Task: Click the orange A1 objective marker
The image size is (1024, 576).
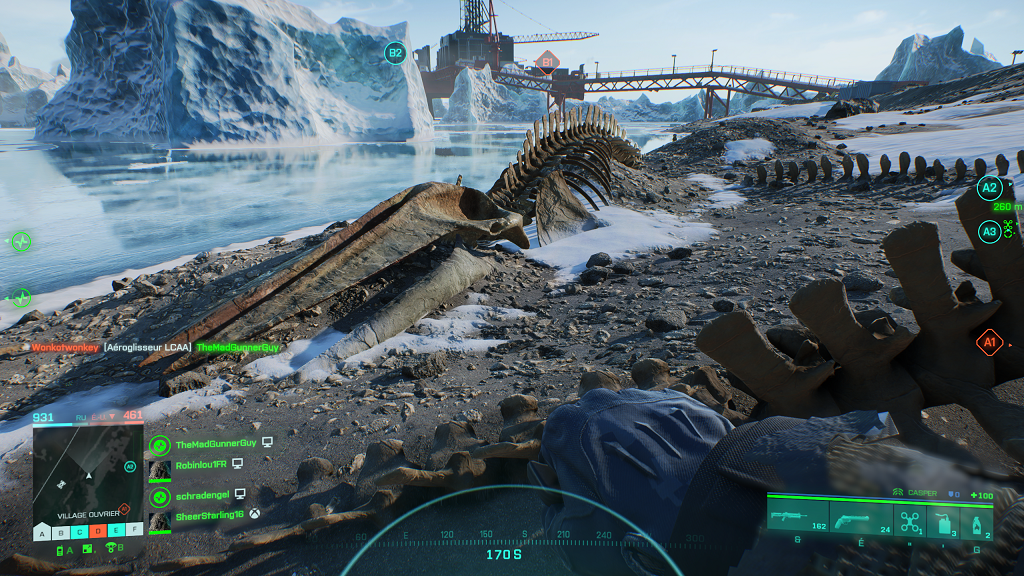Action: [989, 343]
